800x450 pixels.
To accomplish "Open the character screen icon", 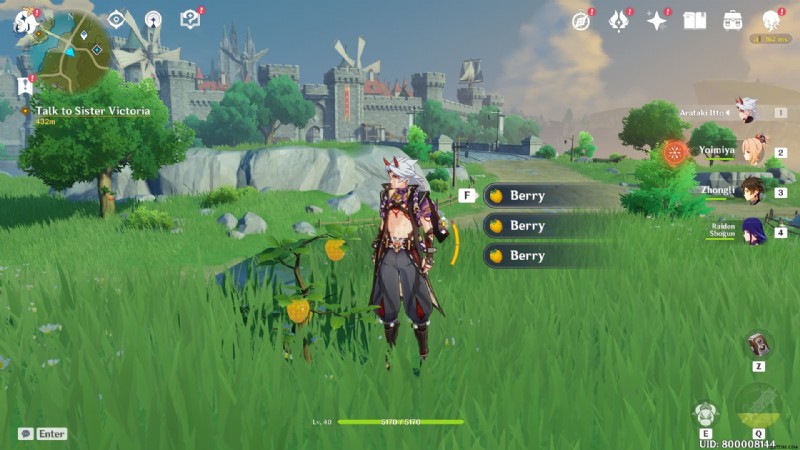I will [x=771, y=20].
